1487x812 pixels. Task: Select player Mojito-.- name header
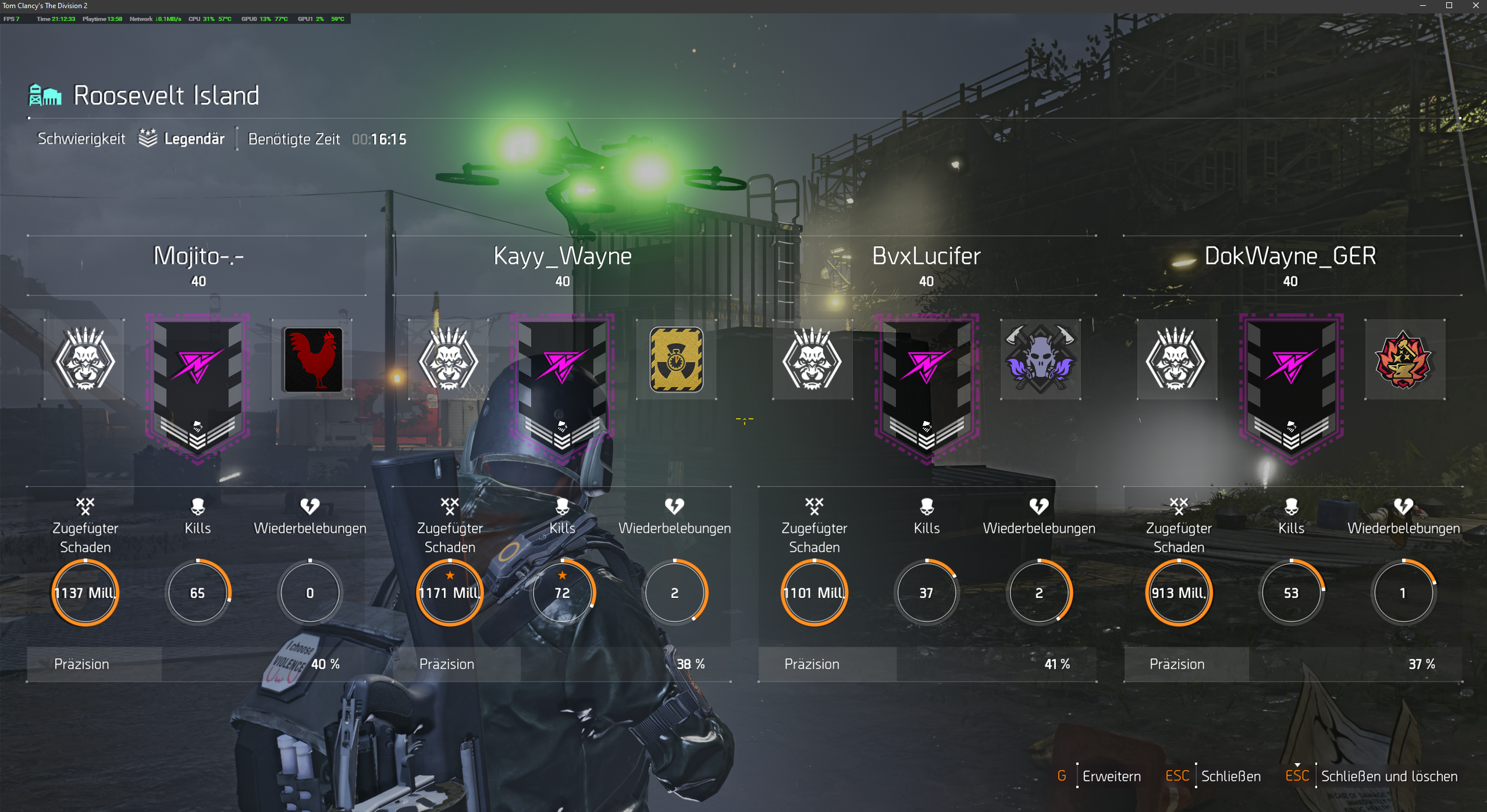pos(198,257)
